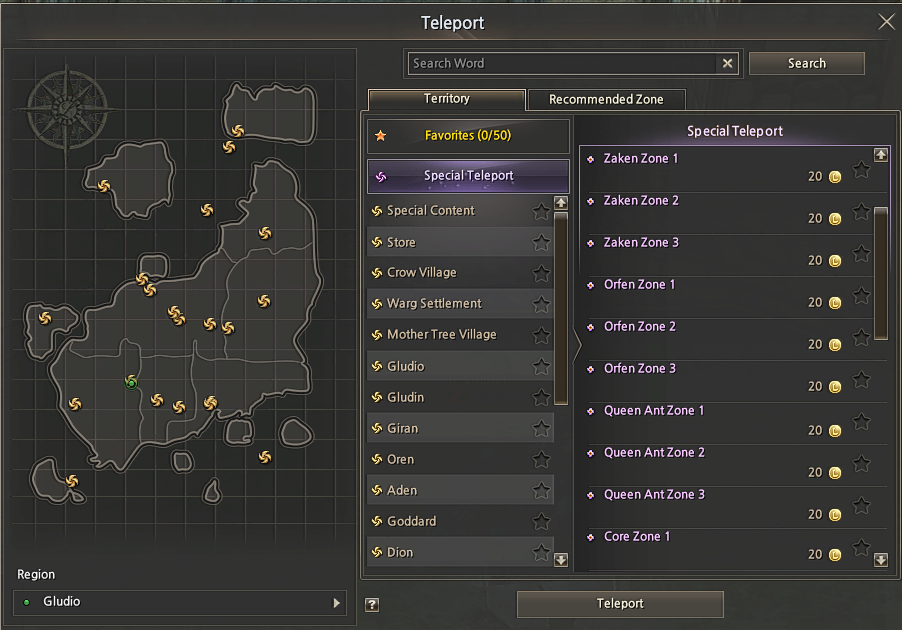
Task: Click the Search Word input field
Action: pyautogui.click(x=564, y=63)
